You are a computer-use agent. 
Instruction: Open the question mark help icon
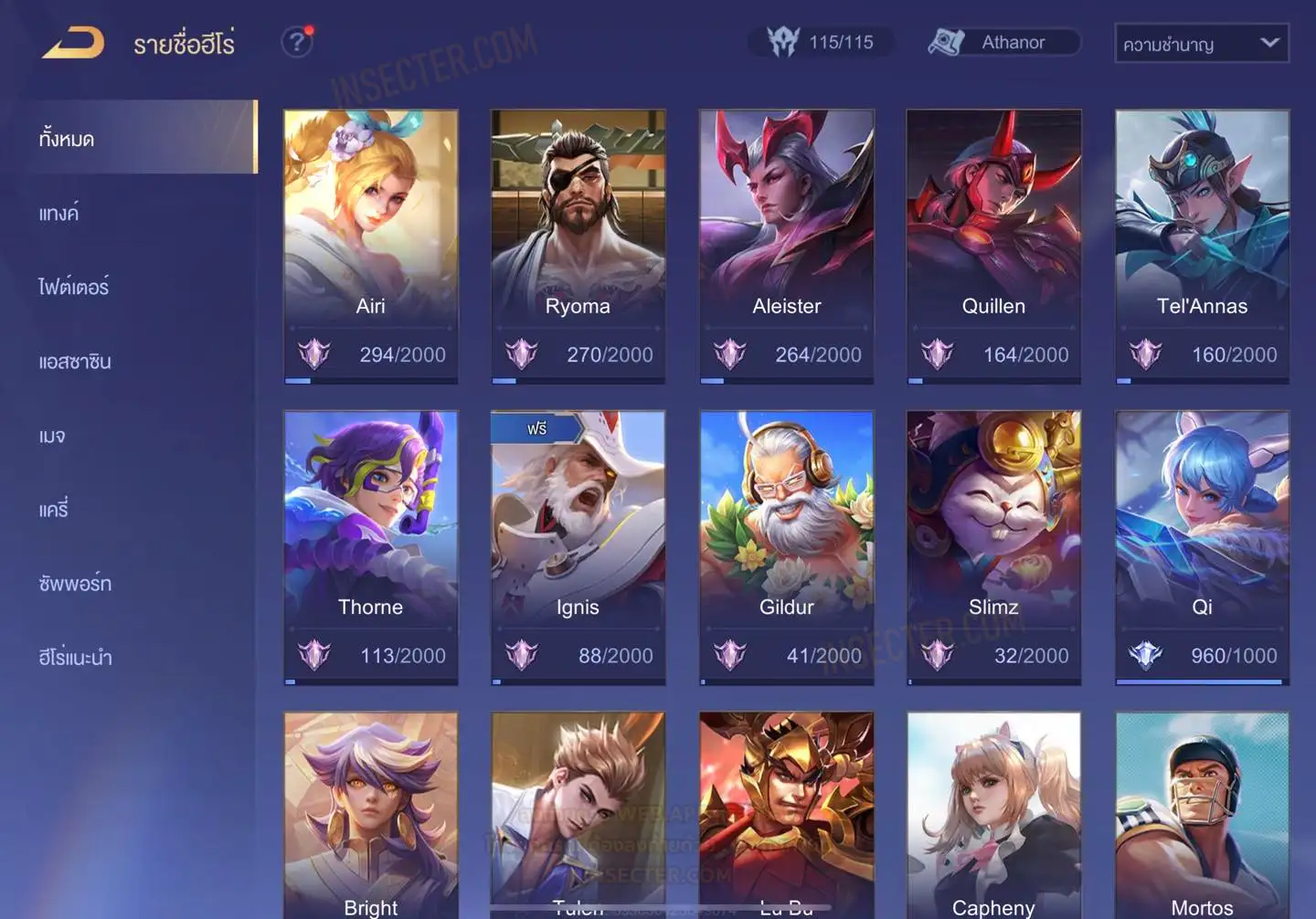coord(297,43)
